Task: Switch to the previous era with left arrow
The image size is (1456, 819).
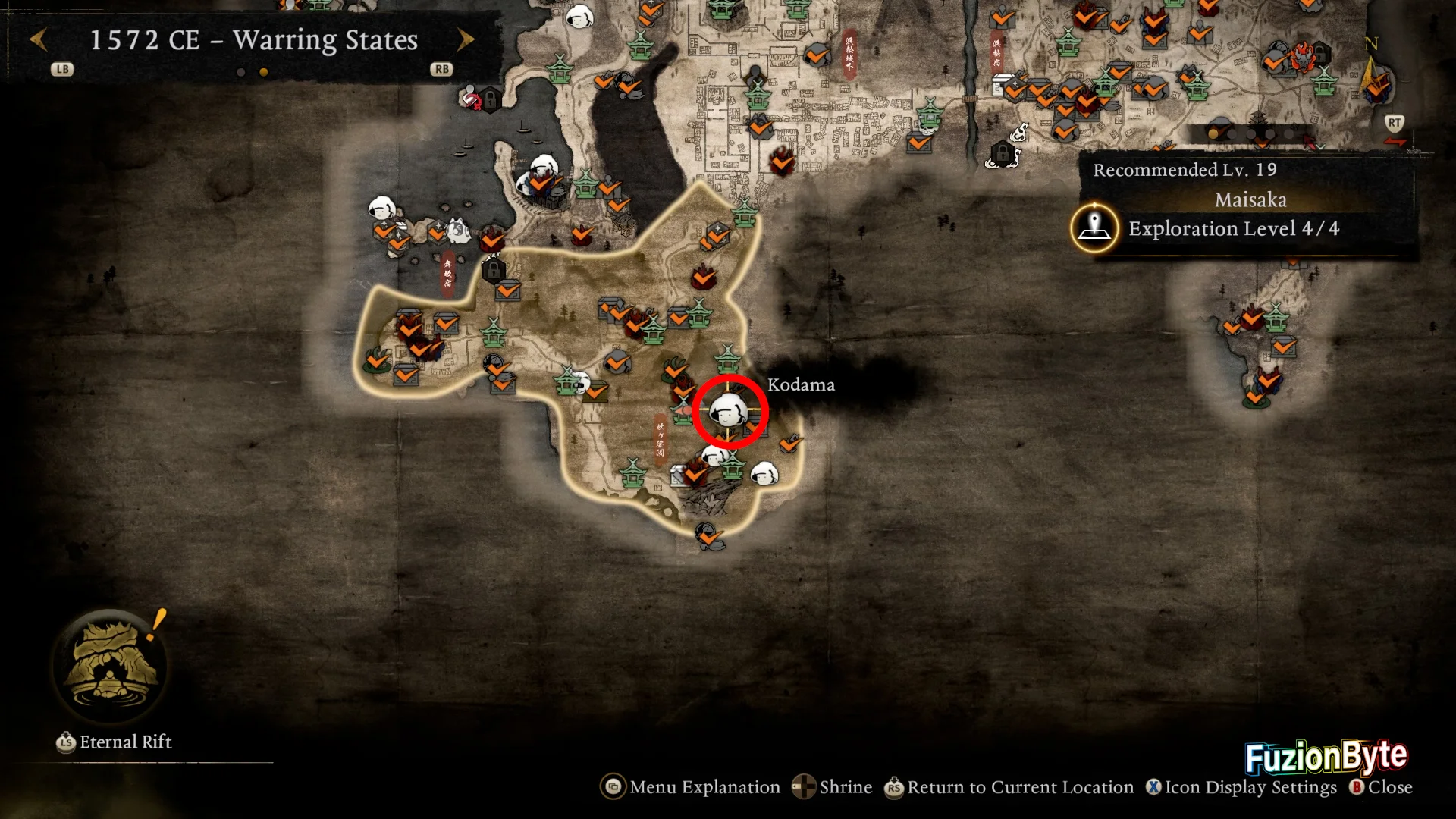Action: click(x=39, y=39)
